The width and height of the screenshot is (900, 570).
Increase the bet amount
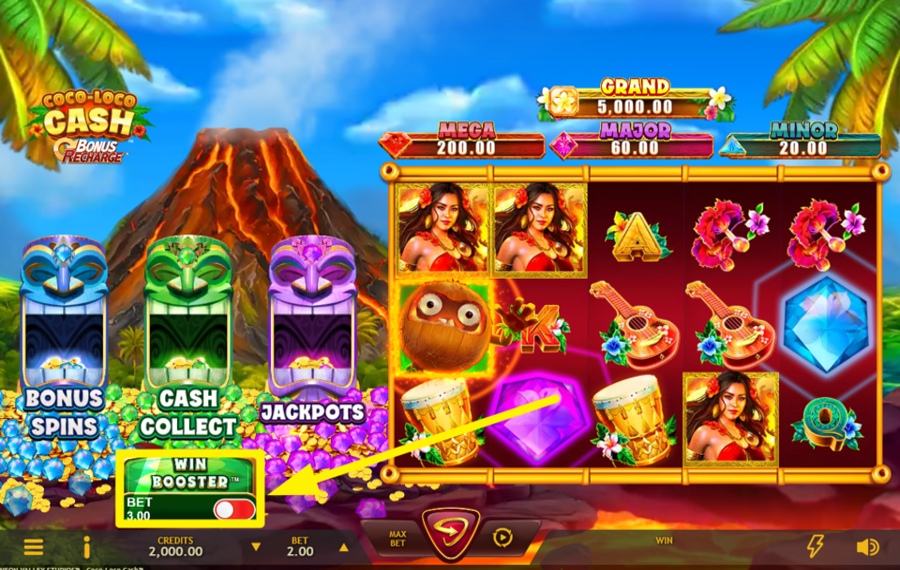click(x=344, y=547)
